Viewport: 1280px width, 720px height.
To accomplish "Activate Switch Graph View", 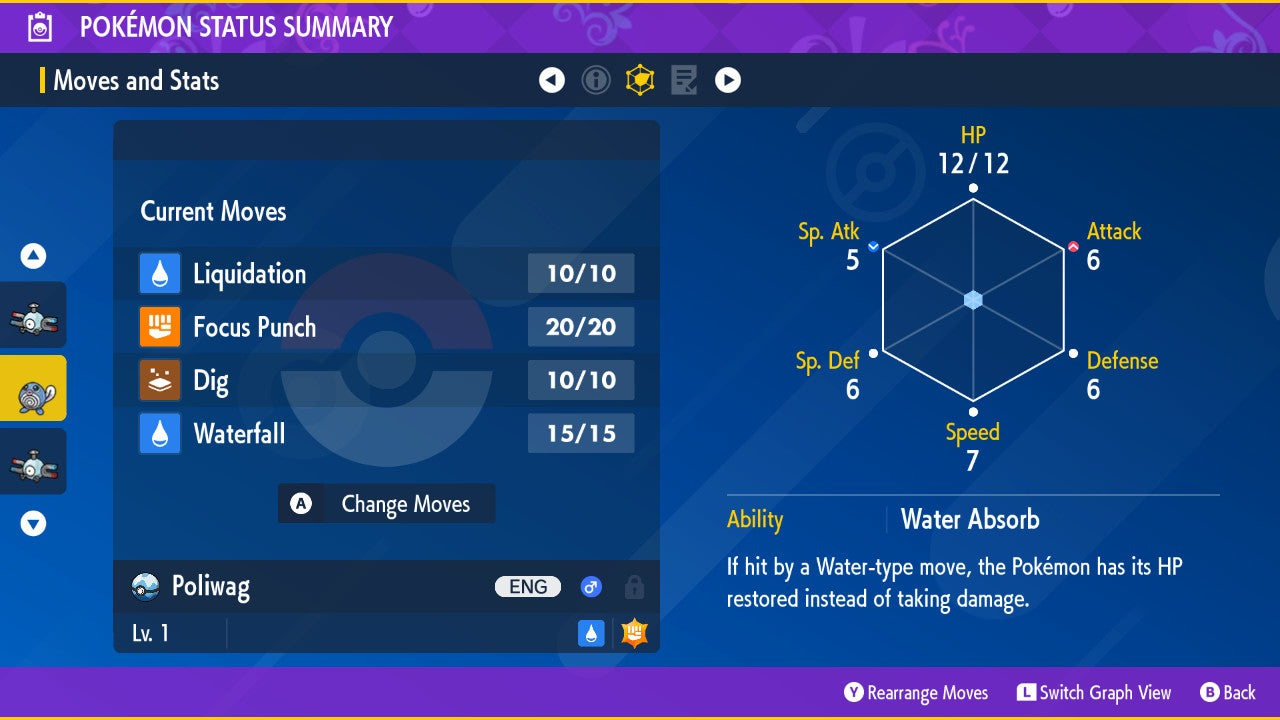I will [x=1094, y=692].
